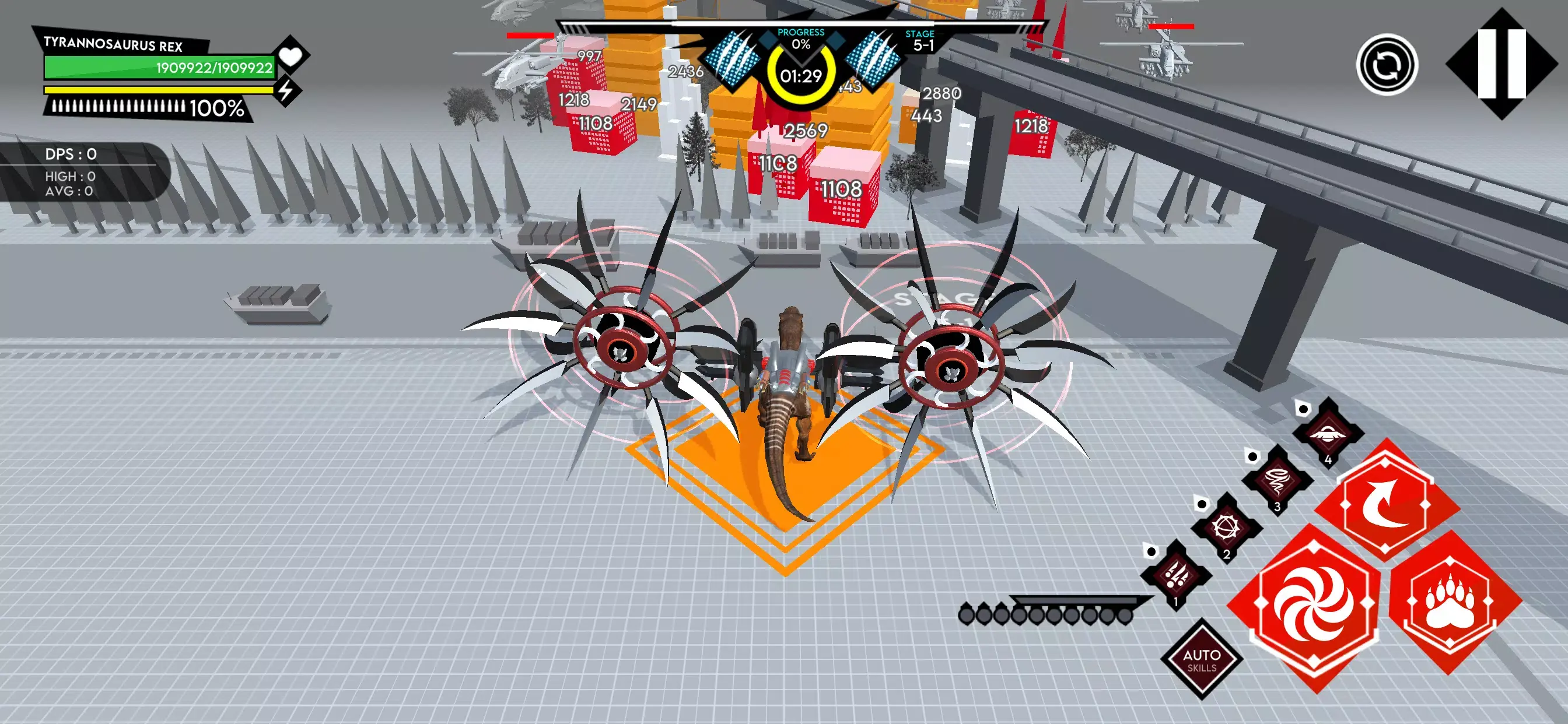Open the pause menu
Viewport: 1568px width, 724px height.
(x=1501, y=65)
